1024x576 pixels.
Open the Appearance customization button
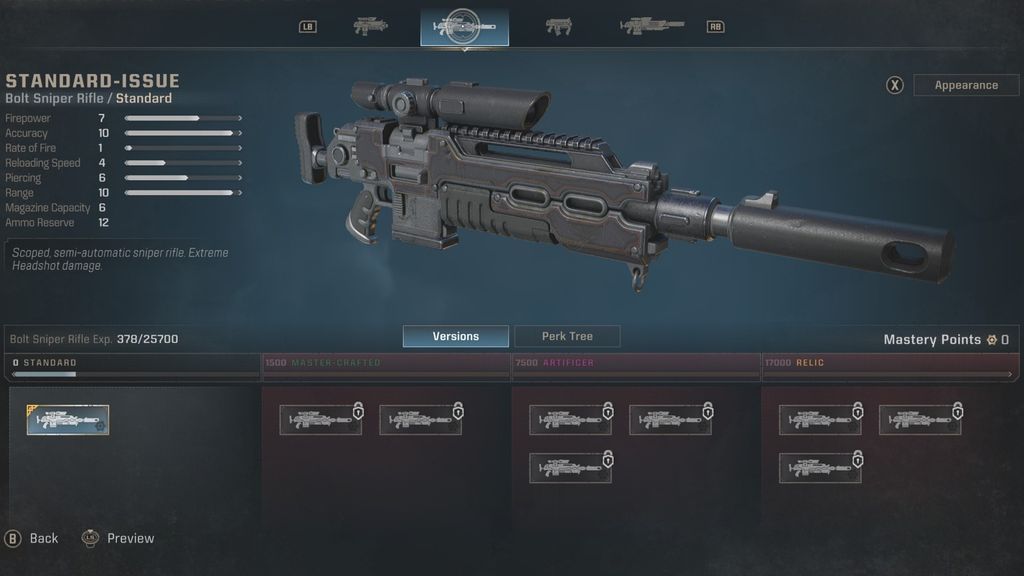pyautogui.click(x=965, y=85)
